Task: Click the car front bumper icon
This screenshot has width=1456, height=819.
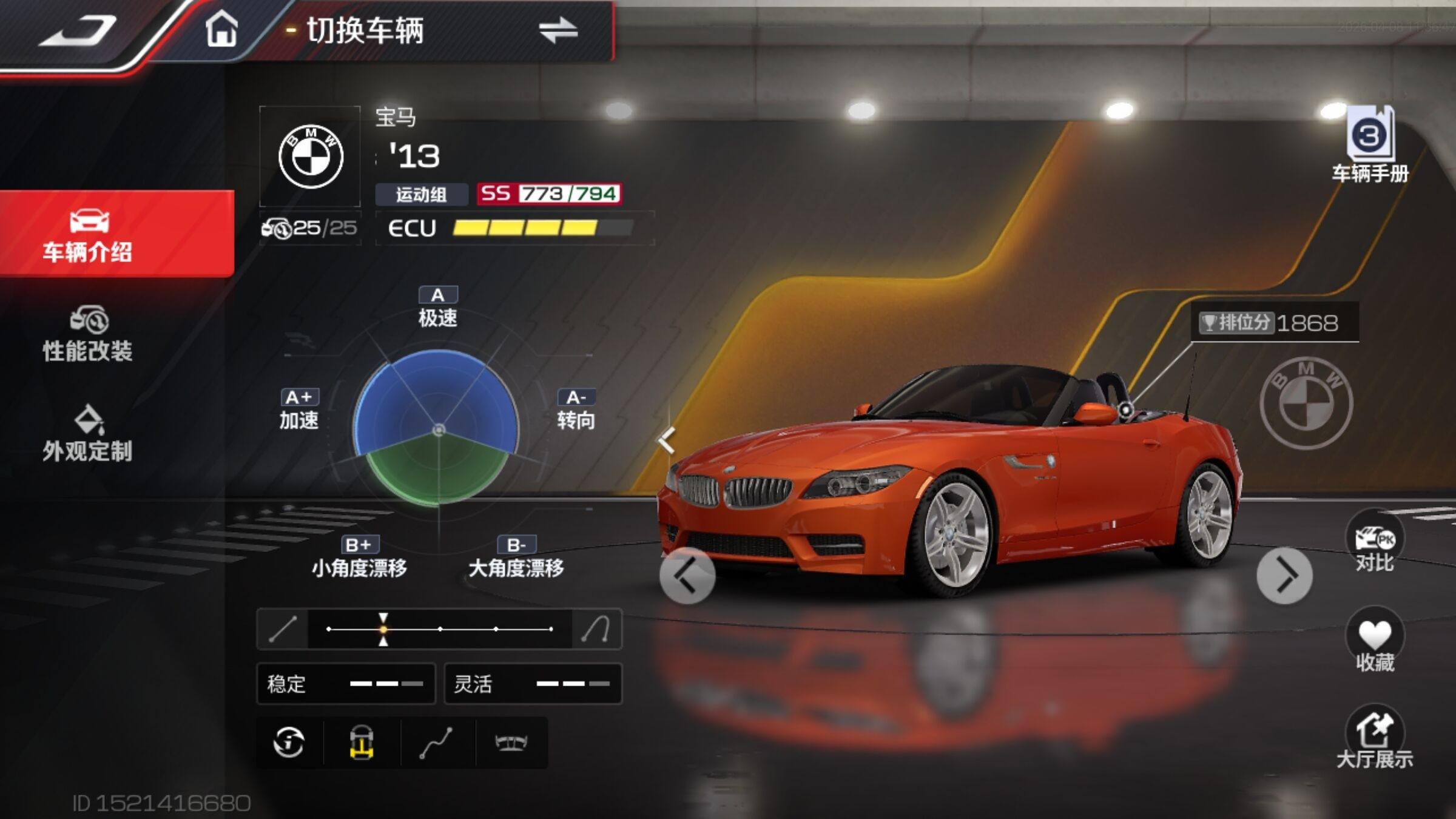Action: (511, 743)
